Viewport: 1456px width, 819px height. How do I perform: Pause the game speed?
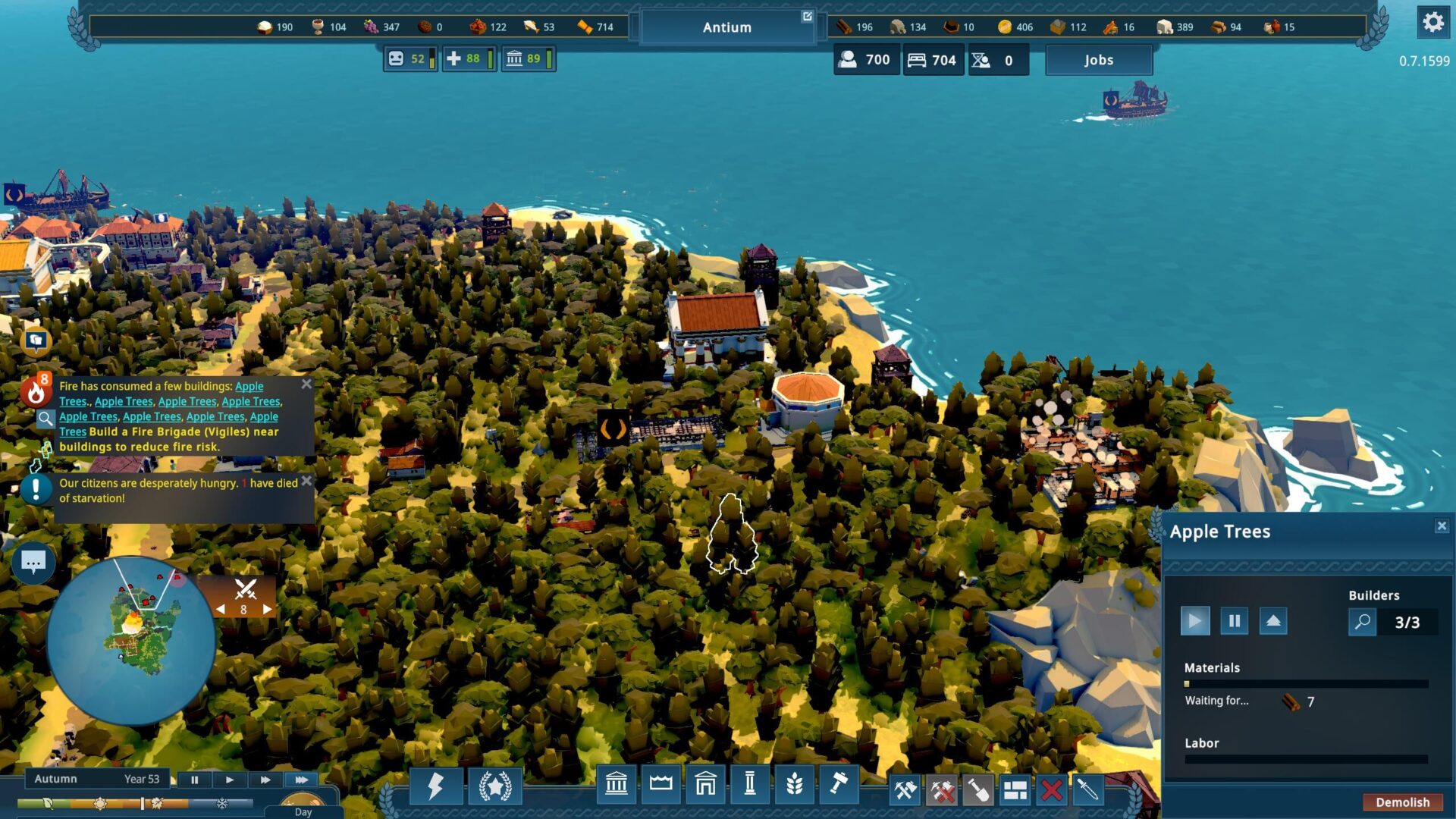(x=194, y=780)
